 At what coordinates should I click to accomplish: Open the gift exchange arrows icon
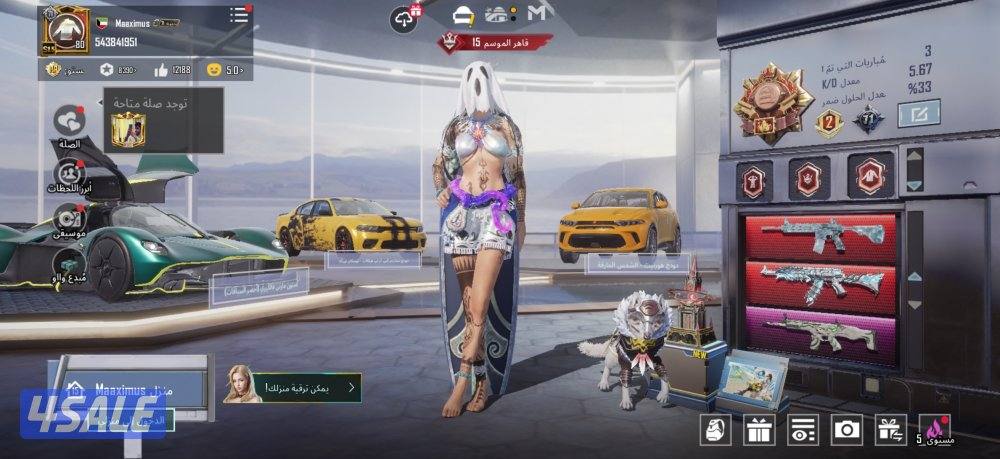891,430
